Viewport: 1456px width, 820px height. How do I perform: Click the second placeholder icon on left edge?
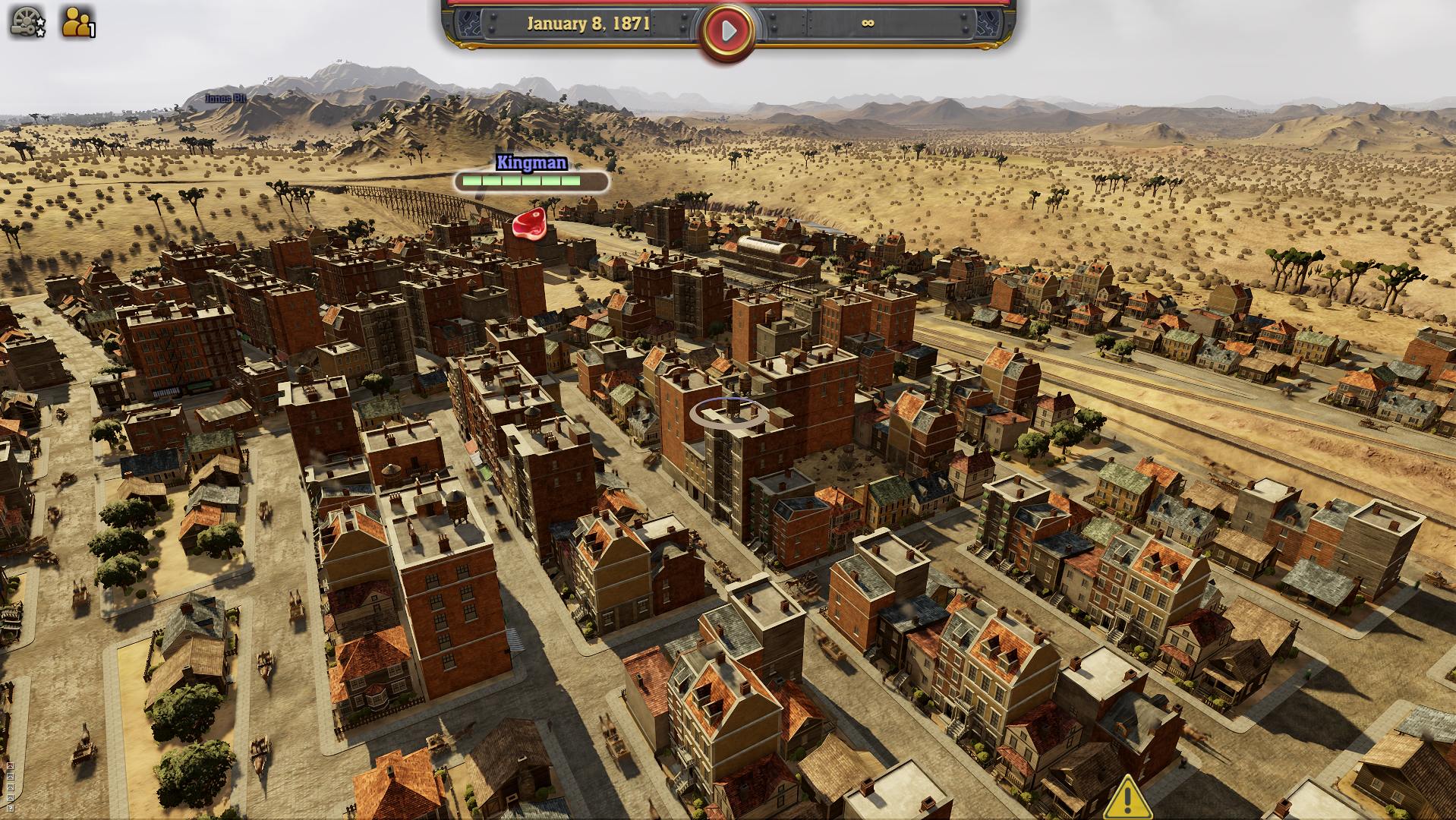(x=10, y=775)
